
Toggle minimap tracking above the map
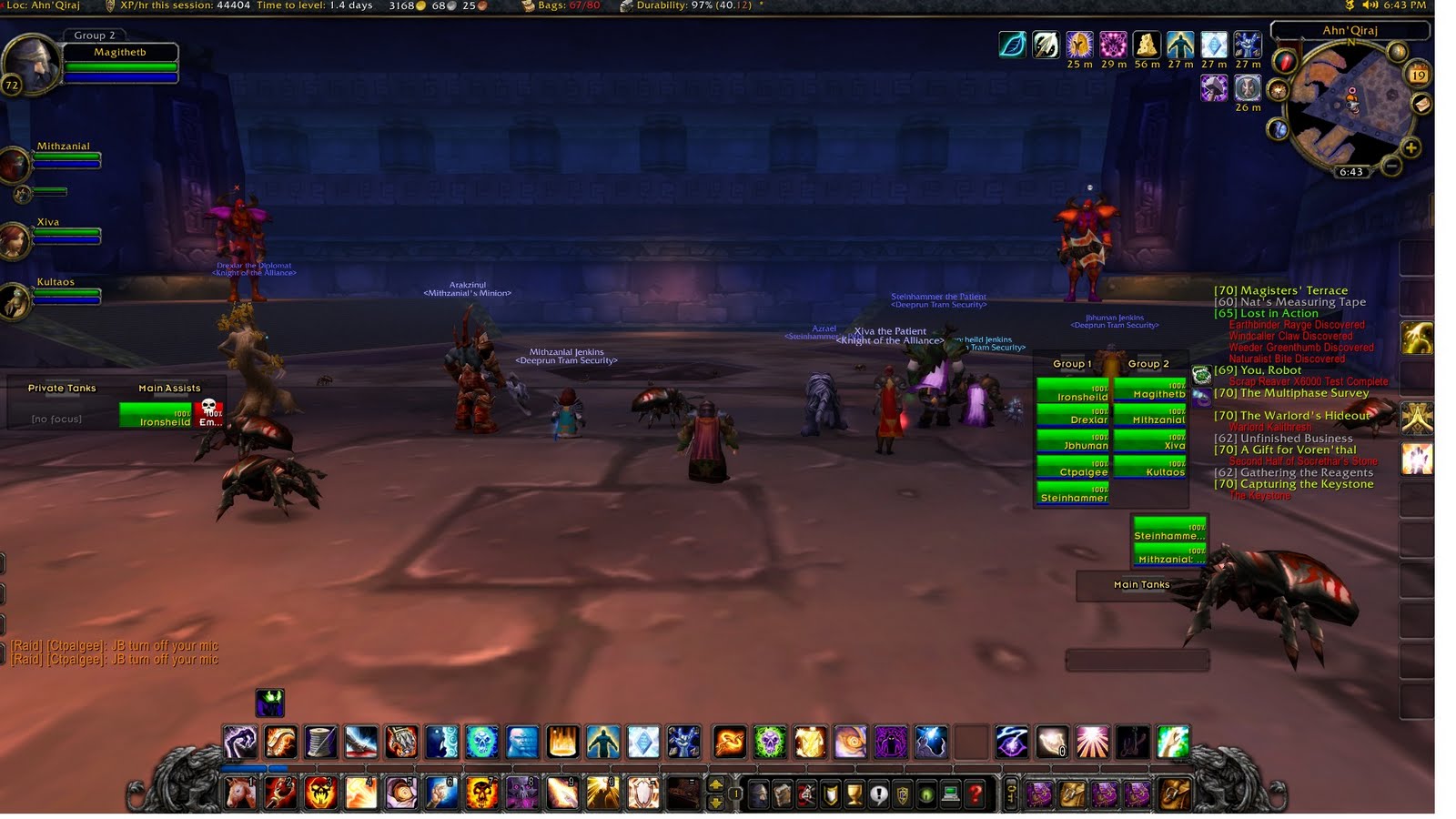pos(1396,51)
